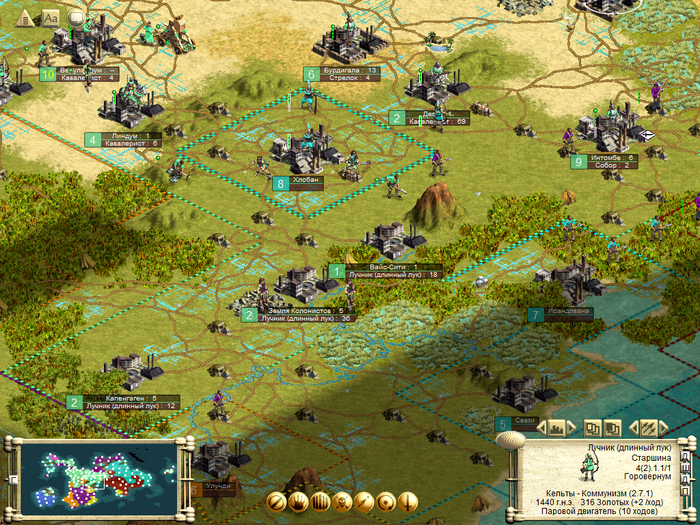Viewport: 700px width, 525px height.
Task: Select the circle-slash disband unit order
Action: [x=277, y=502]
